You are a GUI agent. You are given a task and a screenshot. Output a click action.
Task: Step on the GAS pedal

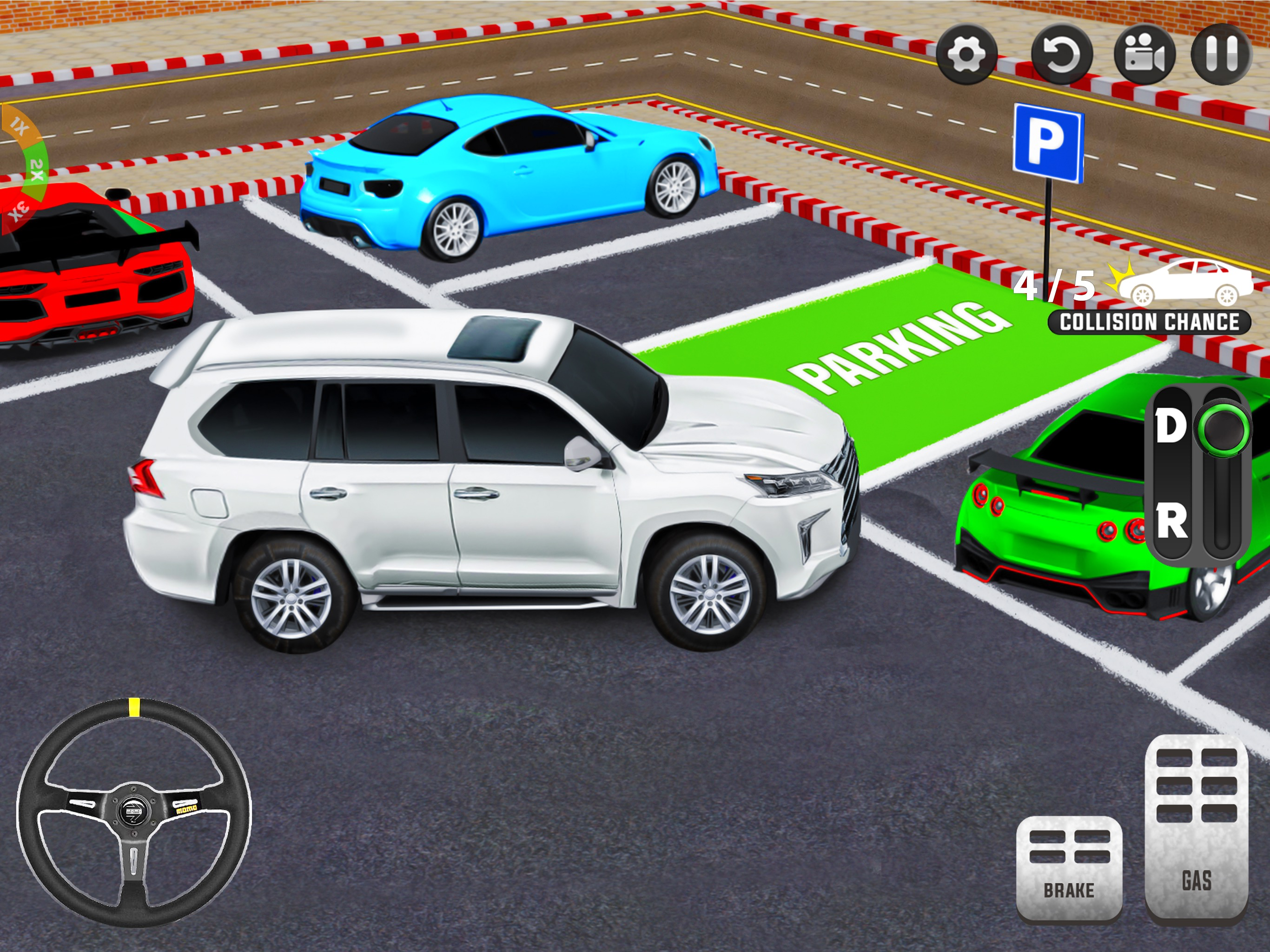1197,827
